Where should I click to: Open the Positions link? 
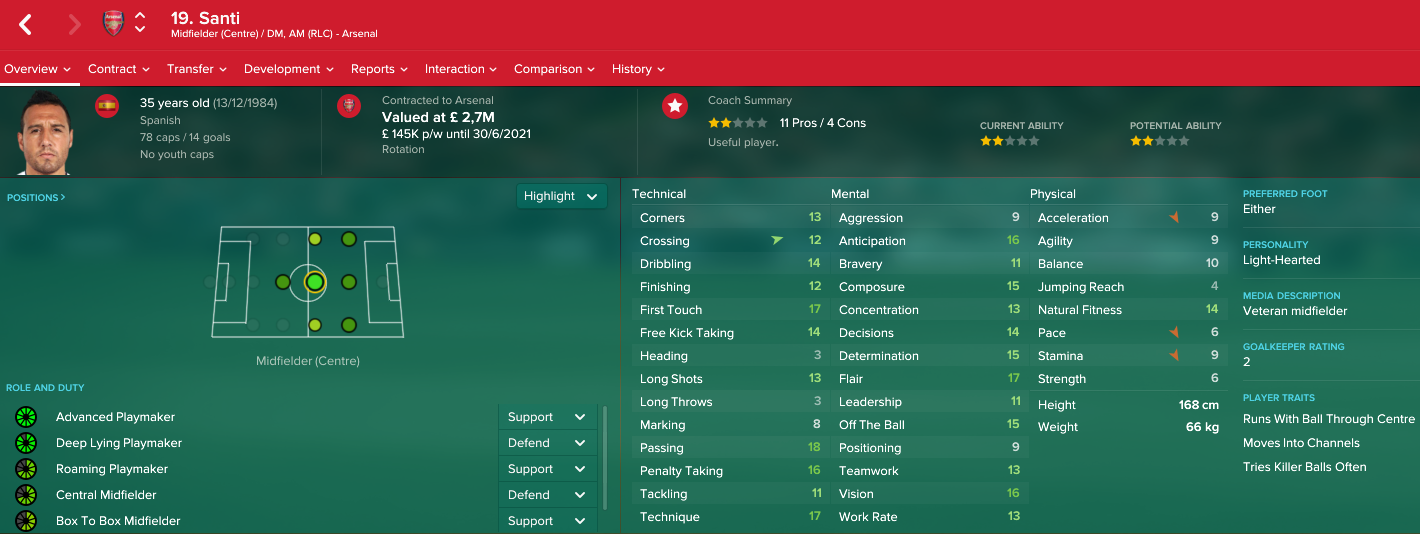pyautogui.click(x=36, y=198)
